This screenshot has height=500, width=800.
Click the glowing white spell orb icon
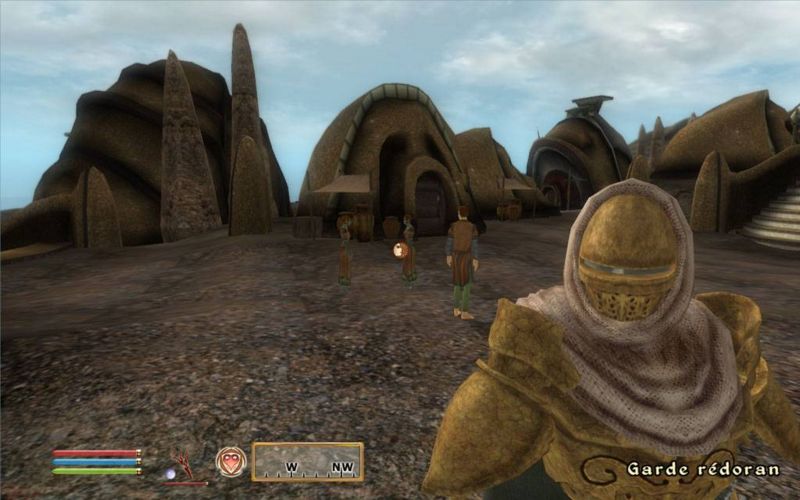(x=170, y=473)
